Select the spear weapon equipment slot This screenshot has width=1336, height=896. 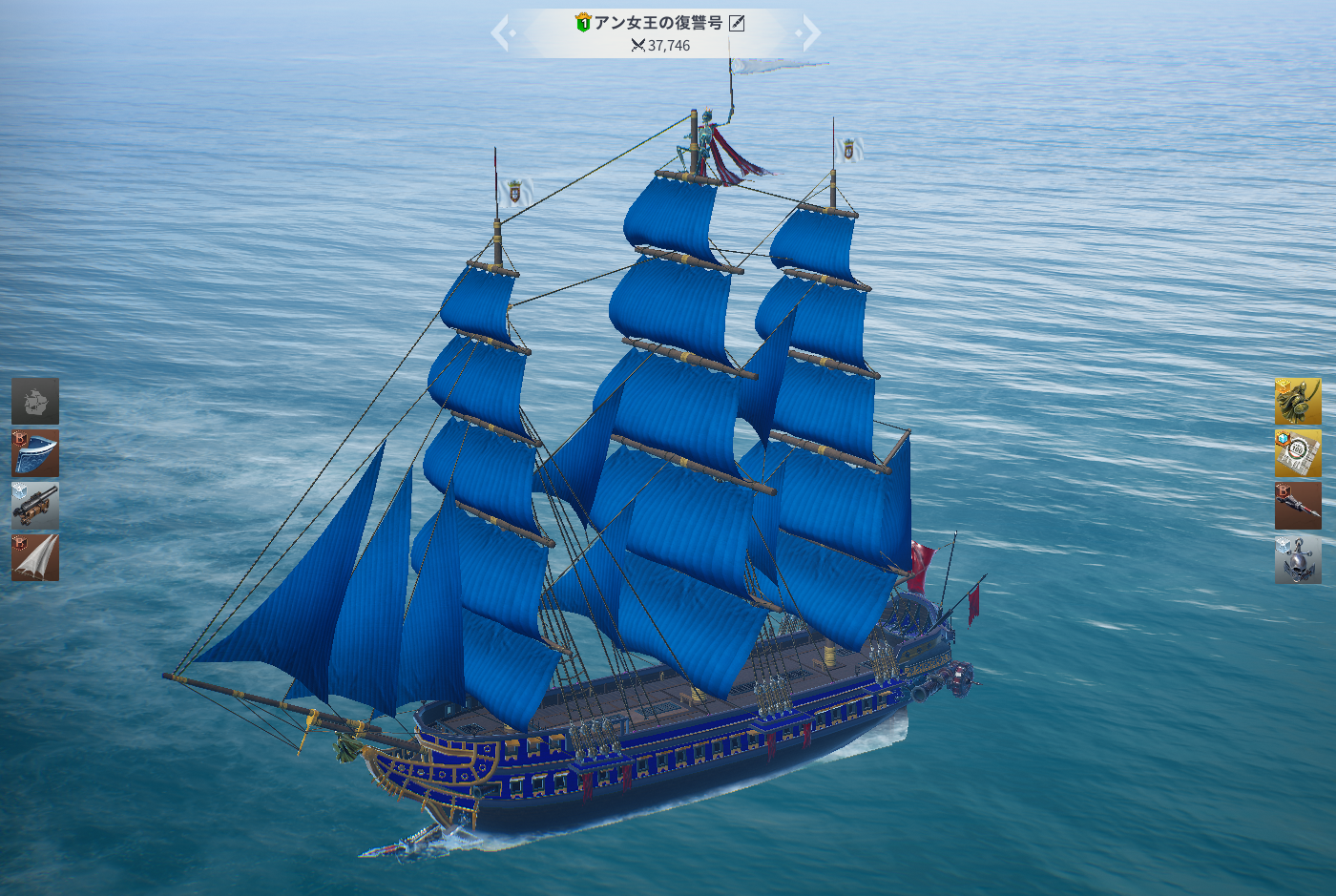1298,506
